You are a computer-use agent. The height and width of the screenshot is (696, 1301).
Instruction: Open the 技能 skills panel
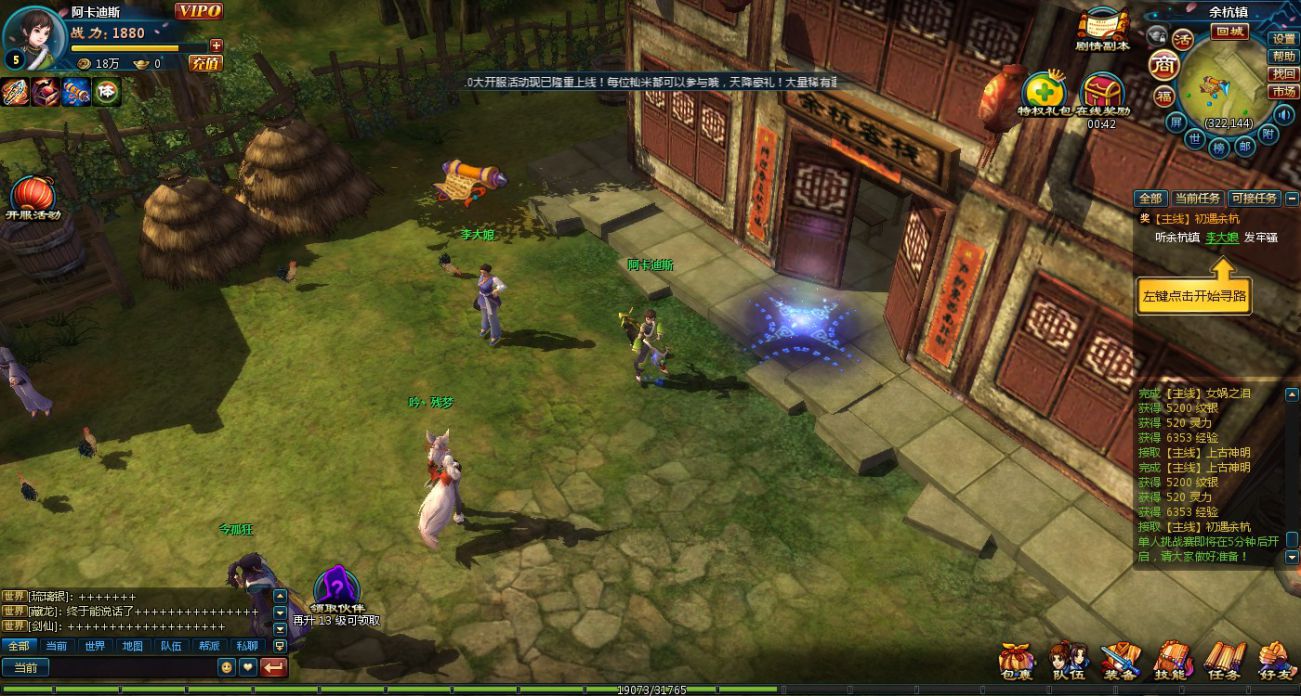point(1172,660)
